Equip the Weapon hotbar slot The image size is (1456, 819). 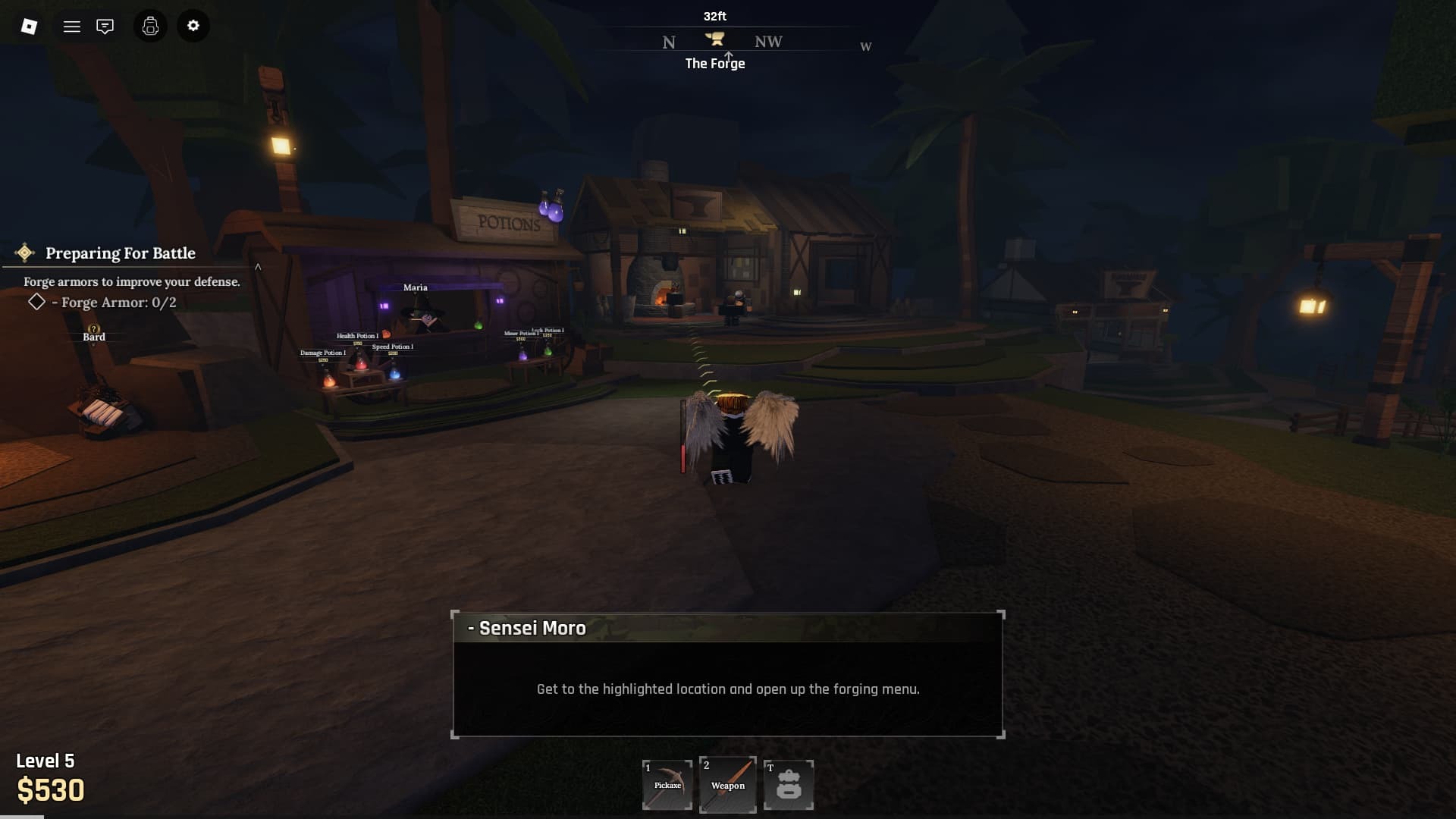tap(728, 785)
